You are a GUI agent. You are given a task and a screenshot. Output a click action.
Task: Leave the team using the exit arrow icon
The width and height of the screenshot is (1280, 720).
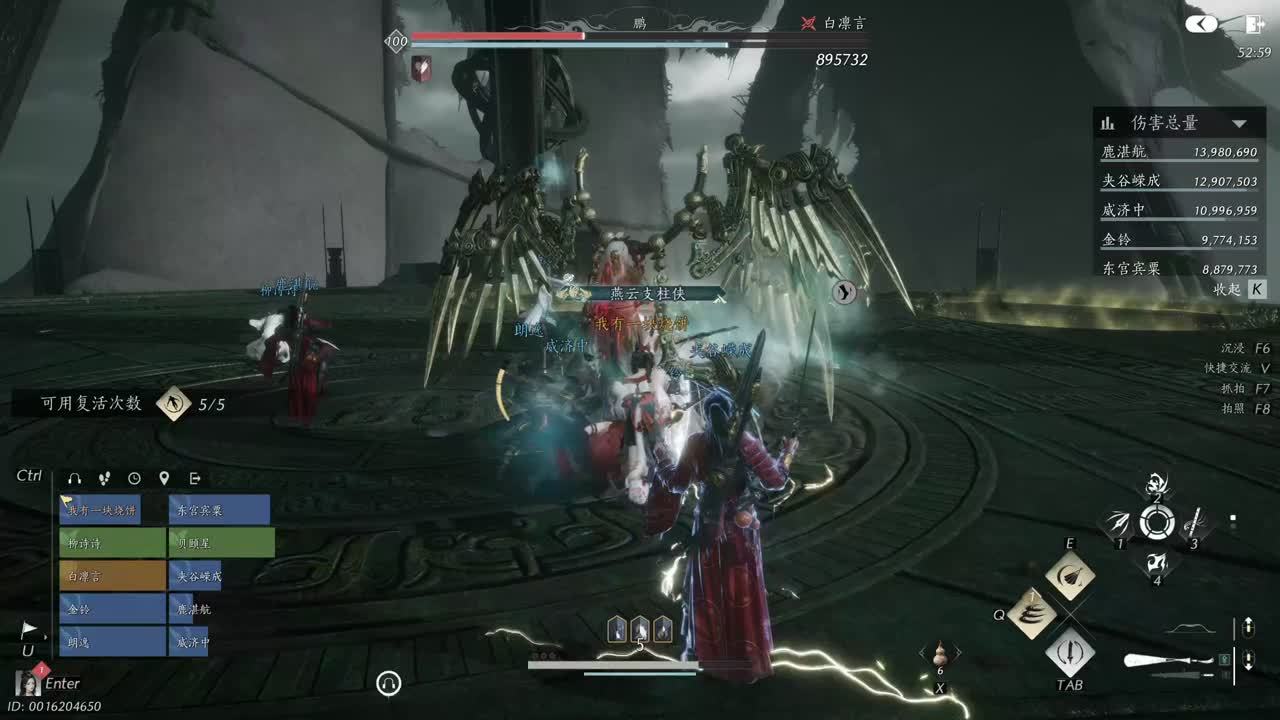click(x=195, y=479)
